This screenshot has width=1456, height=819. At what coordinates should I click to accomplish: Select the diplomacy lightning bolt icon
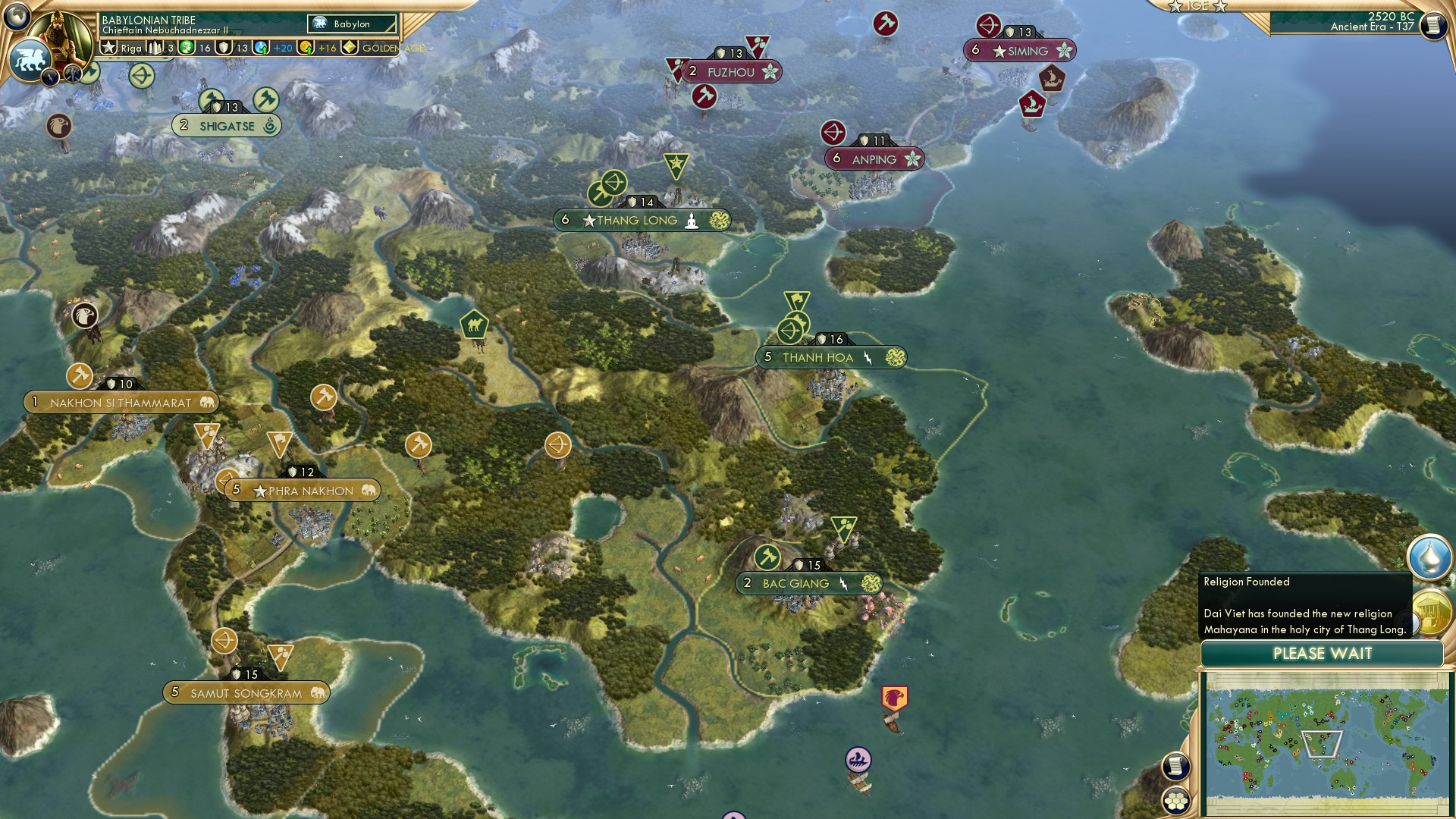pyautogui.click(x=48, y=78)
